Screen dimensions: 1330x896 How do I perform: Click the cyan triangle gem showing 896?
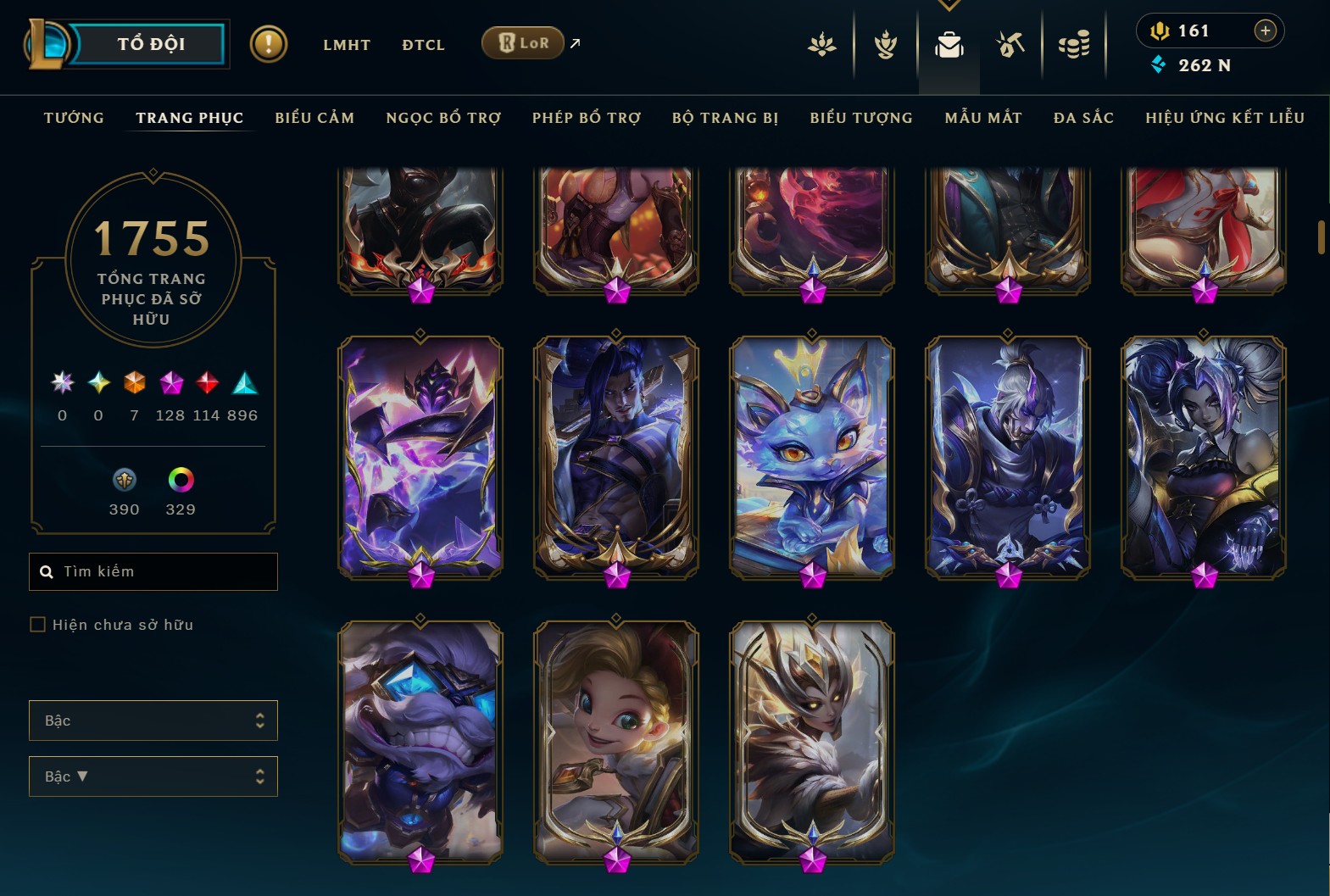point(246,384)
